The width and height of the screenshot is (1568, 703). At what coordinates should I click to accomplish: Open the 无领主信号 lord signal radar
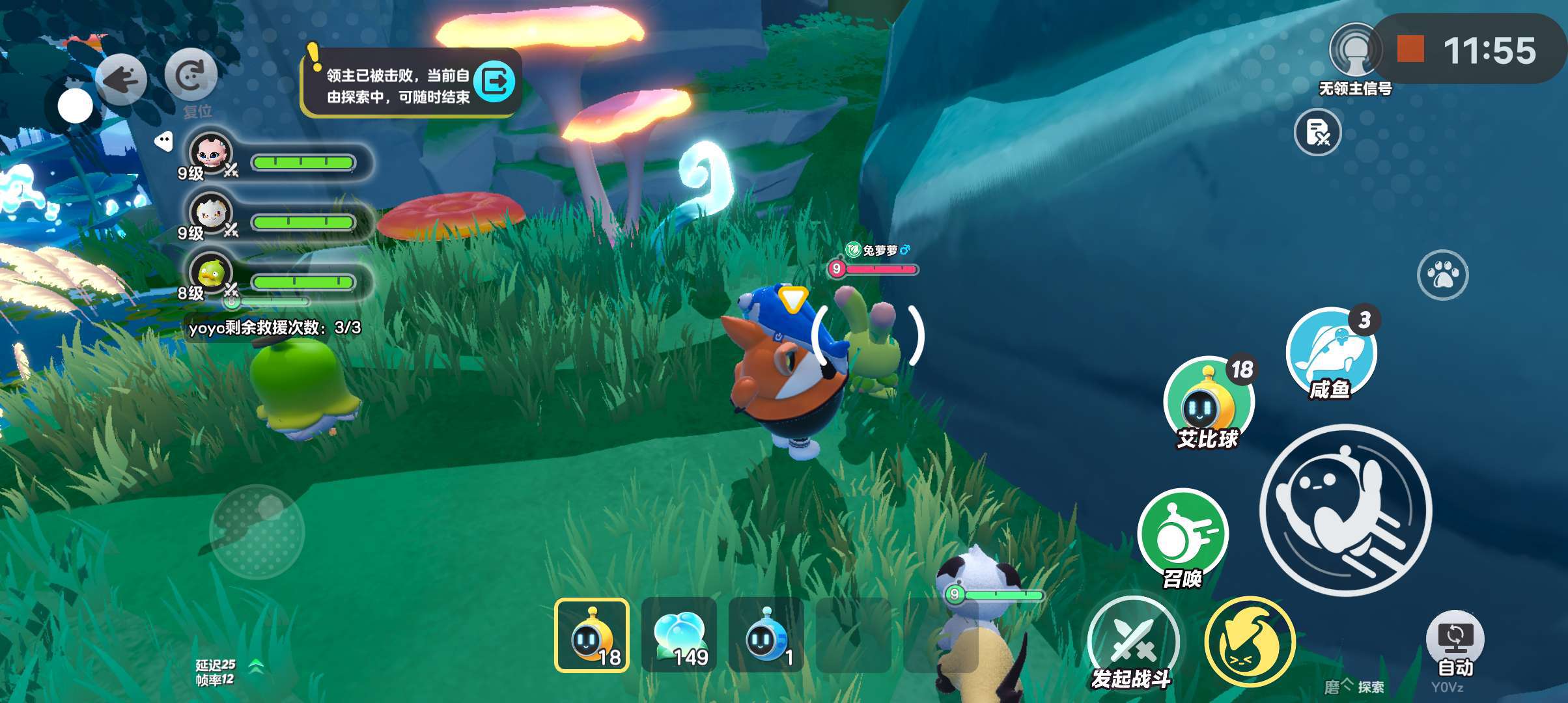pyautogui.click(x=1355, y=51)
